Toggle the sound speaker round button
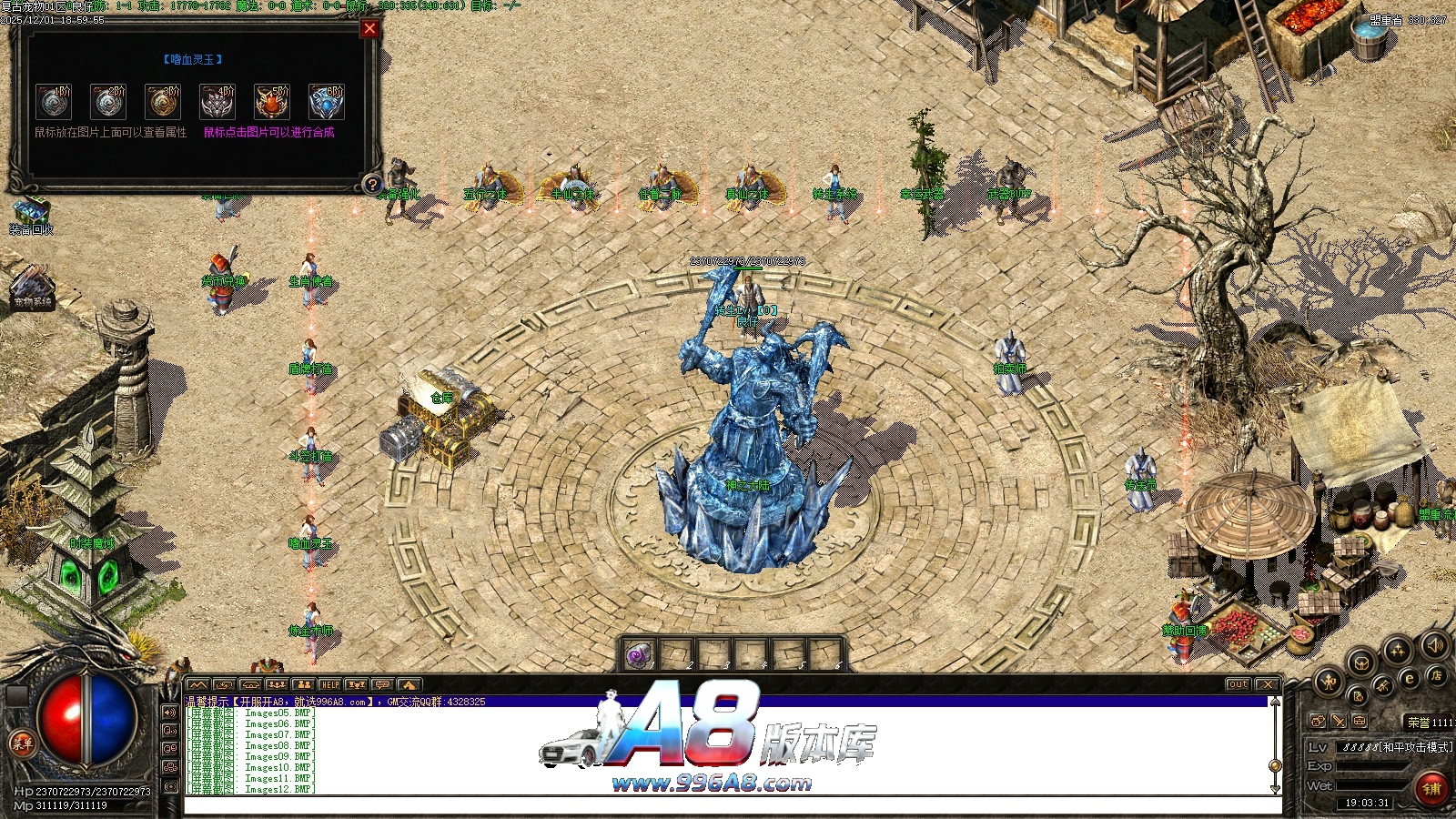1456x819 pixels. pyautogui.click(x=1435, y=645)
